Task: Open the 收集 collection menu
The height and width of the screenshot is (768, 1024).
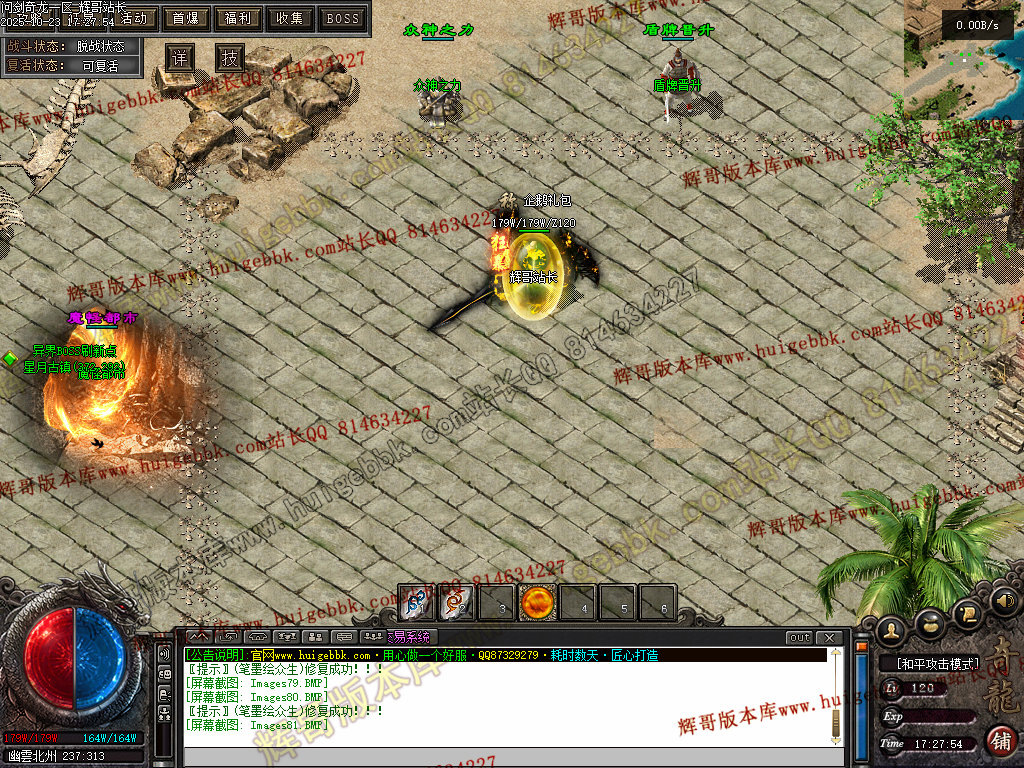Action: pos(290,18)
